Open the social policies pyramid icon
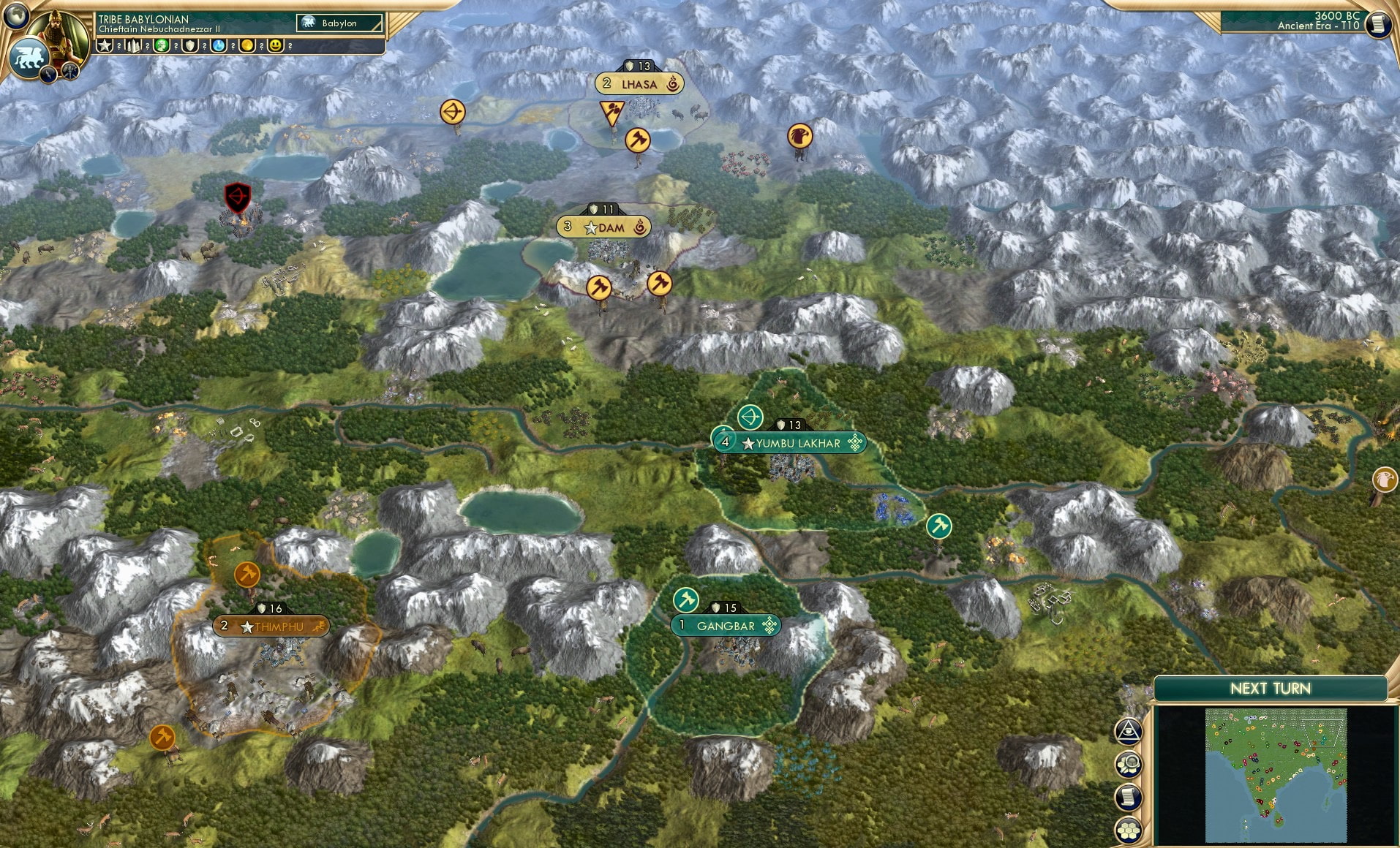The width and height of the screenshot is (1400, 848). [x=1129, y=729]
